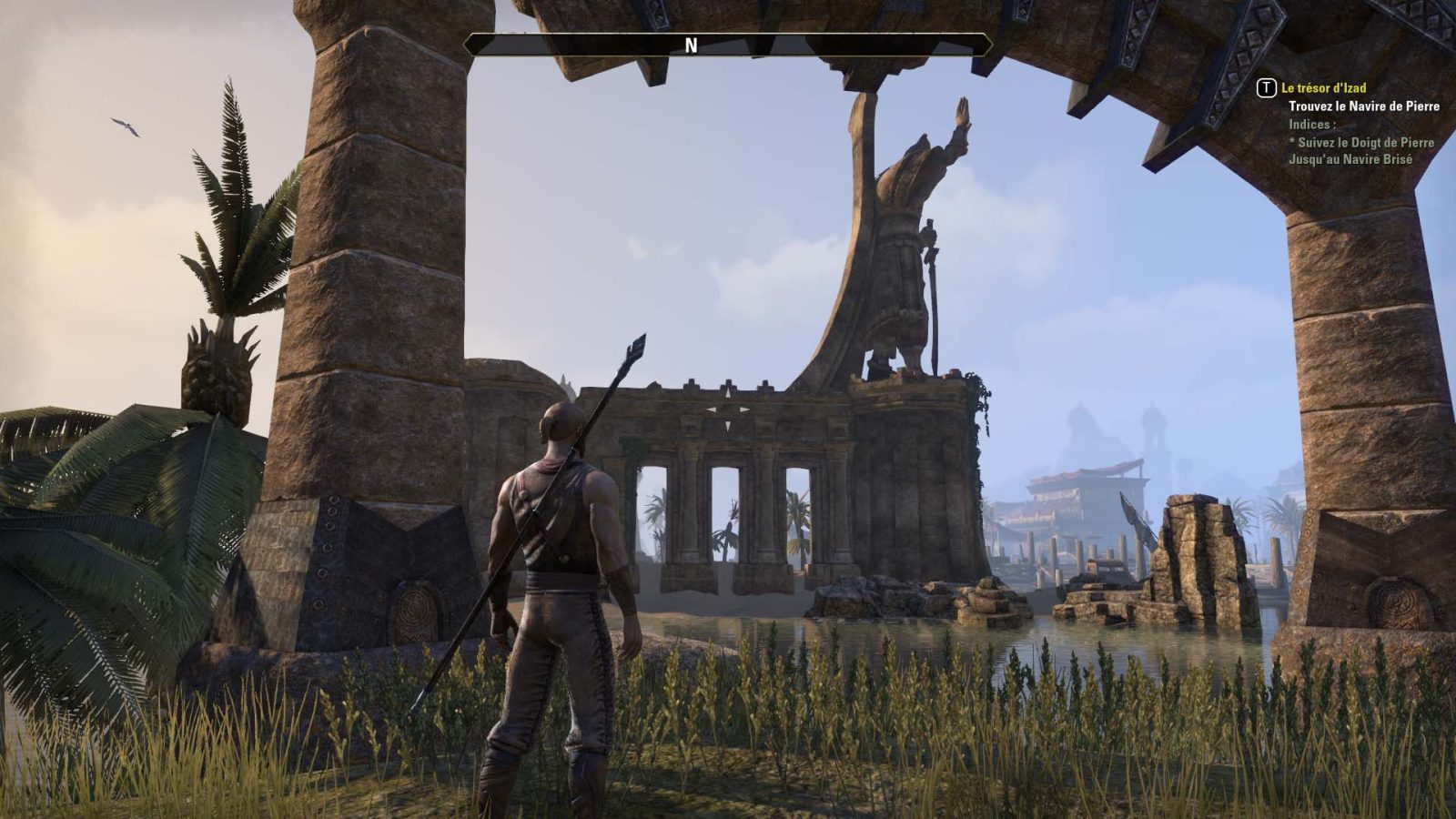Click the player character's head
The image size is (1456, 819).
[x=561, y=421]
